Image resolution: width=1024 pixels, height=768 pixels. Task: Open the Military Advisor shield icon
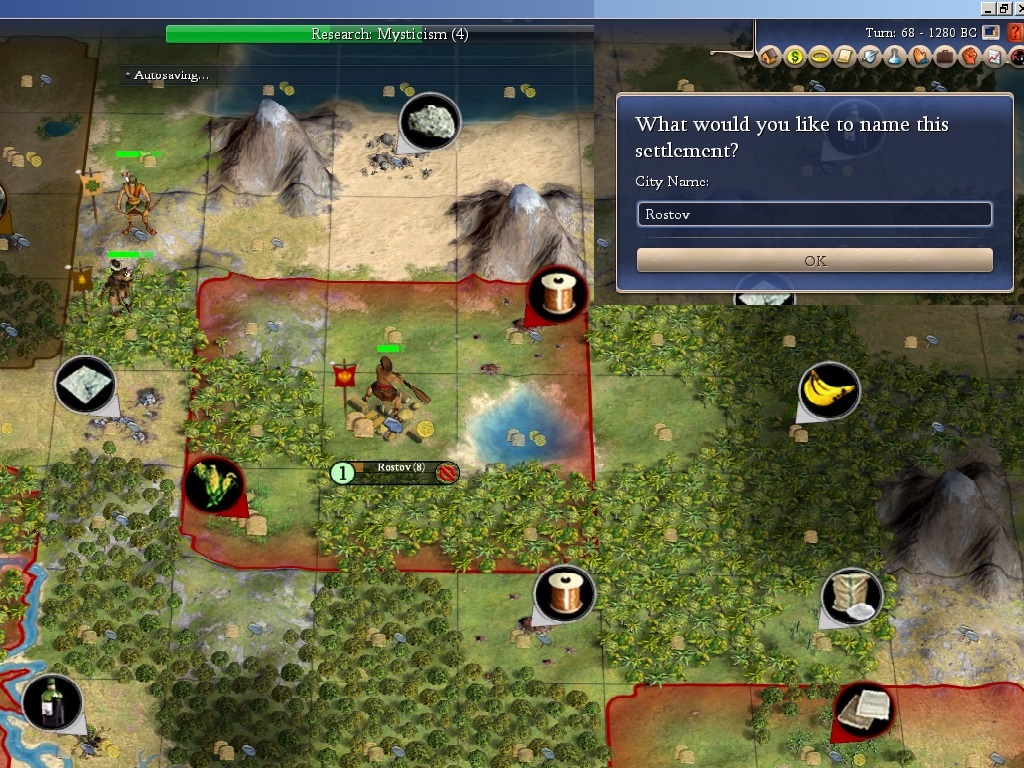[x=870, y=56]
